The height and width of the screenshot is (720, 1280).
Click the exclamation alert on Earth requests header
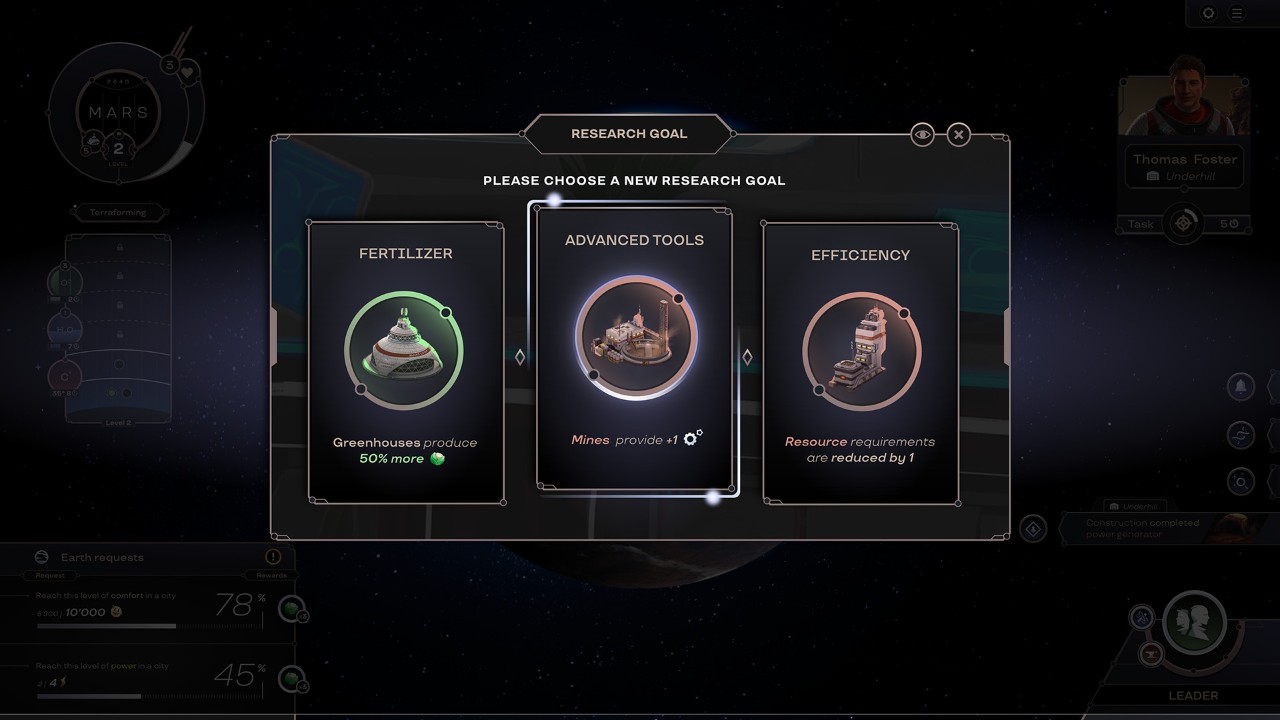[x=272, y=557]
